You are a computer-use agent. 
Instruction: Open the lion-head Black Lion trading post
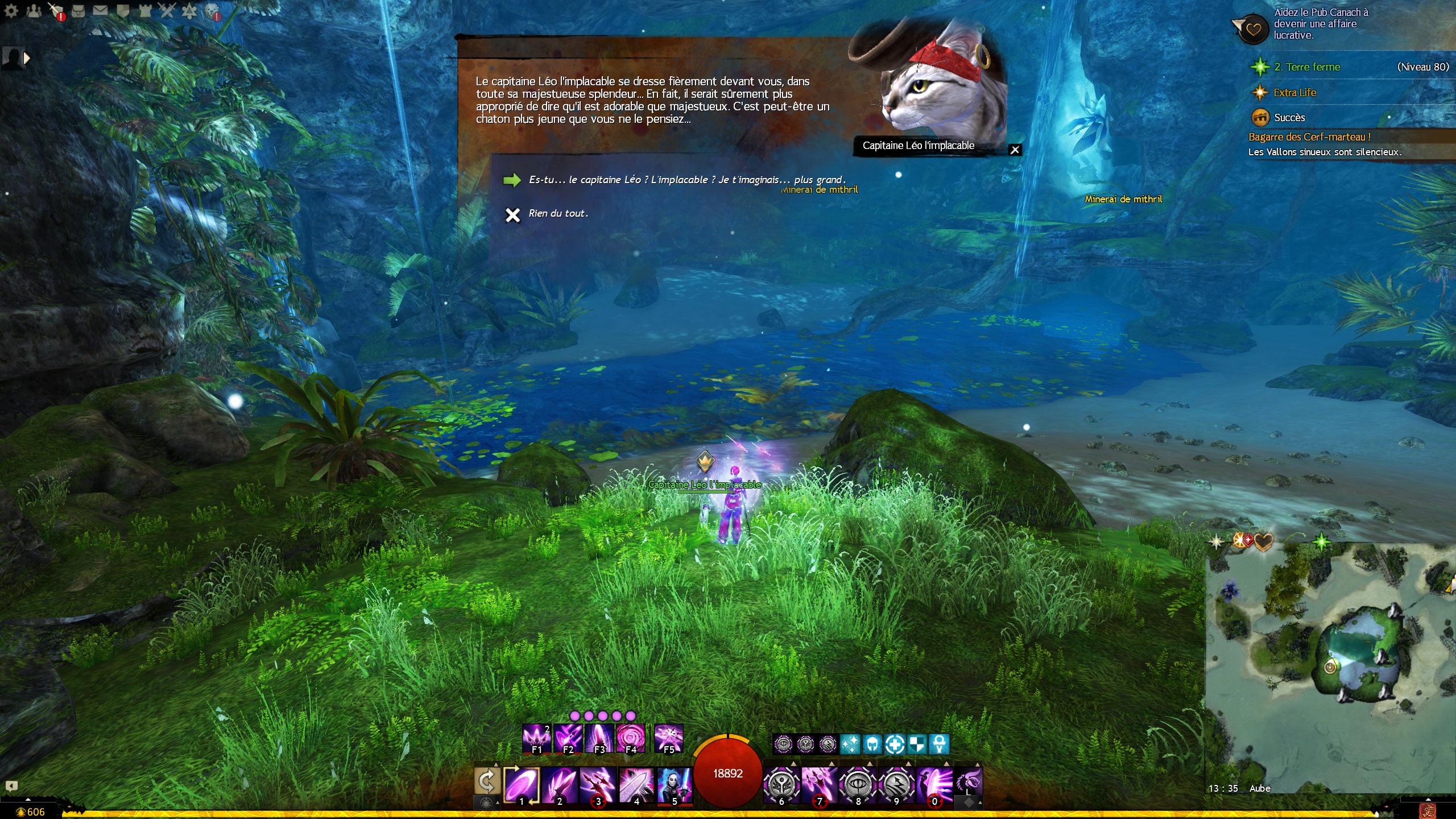coord(212,10)
